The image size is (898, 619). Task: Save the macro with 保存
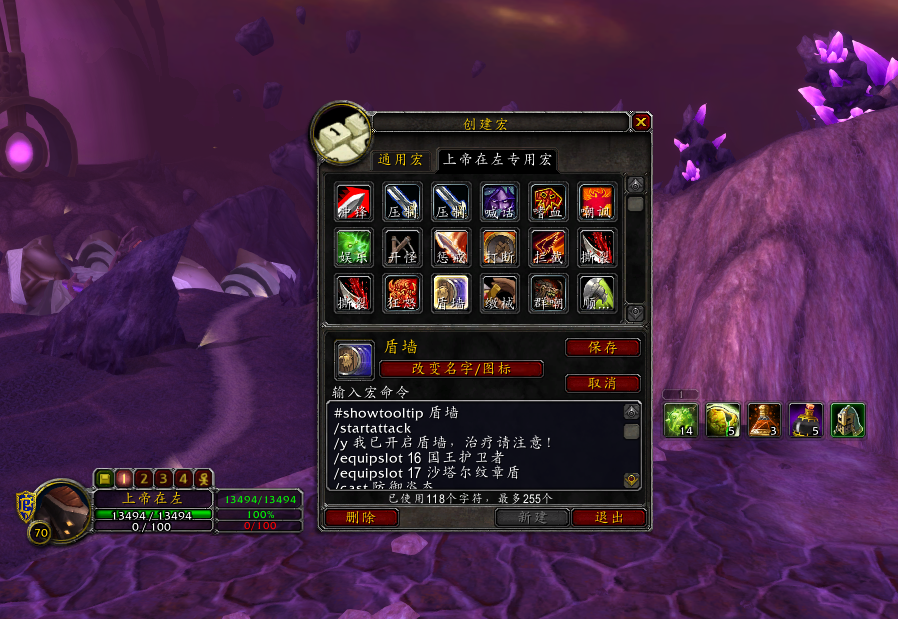click(x=602, y=348)
